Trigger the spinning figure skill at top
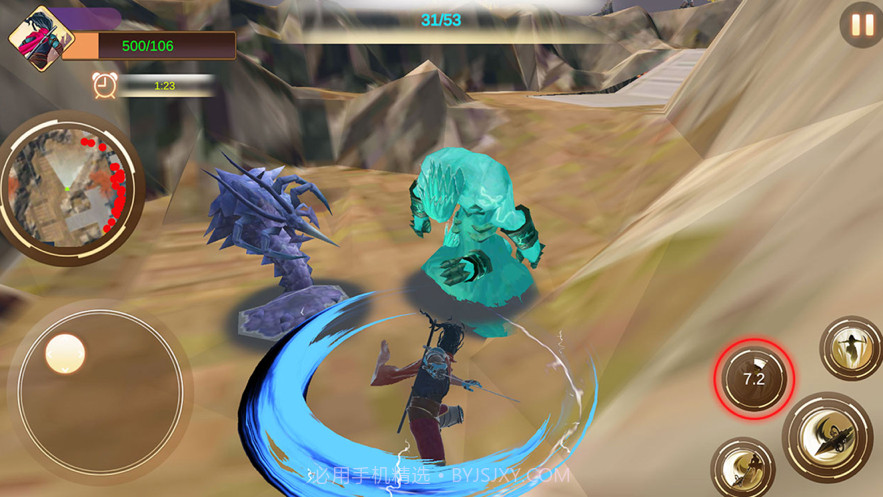Screen dimensions: 883x497 pos(851,348)
